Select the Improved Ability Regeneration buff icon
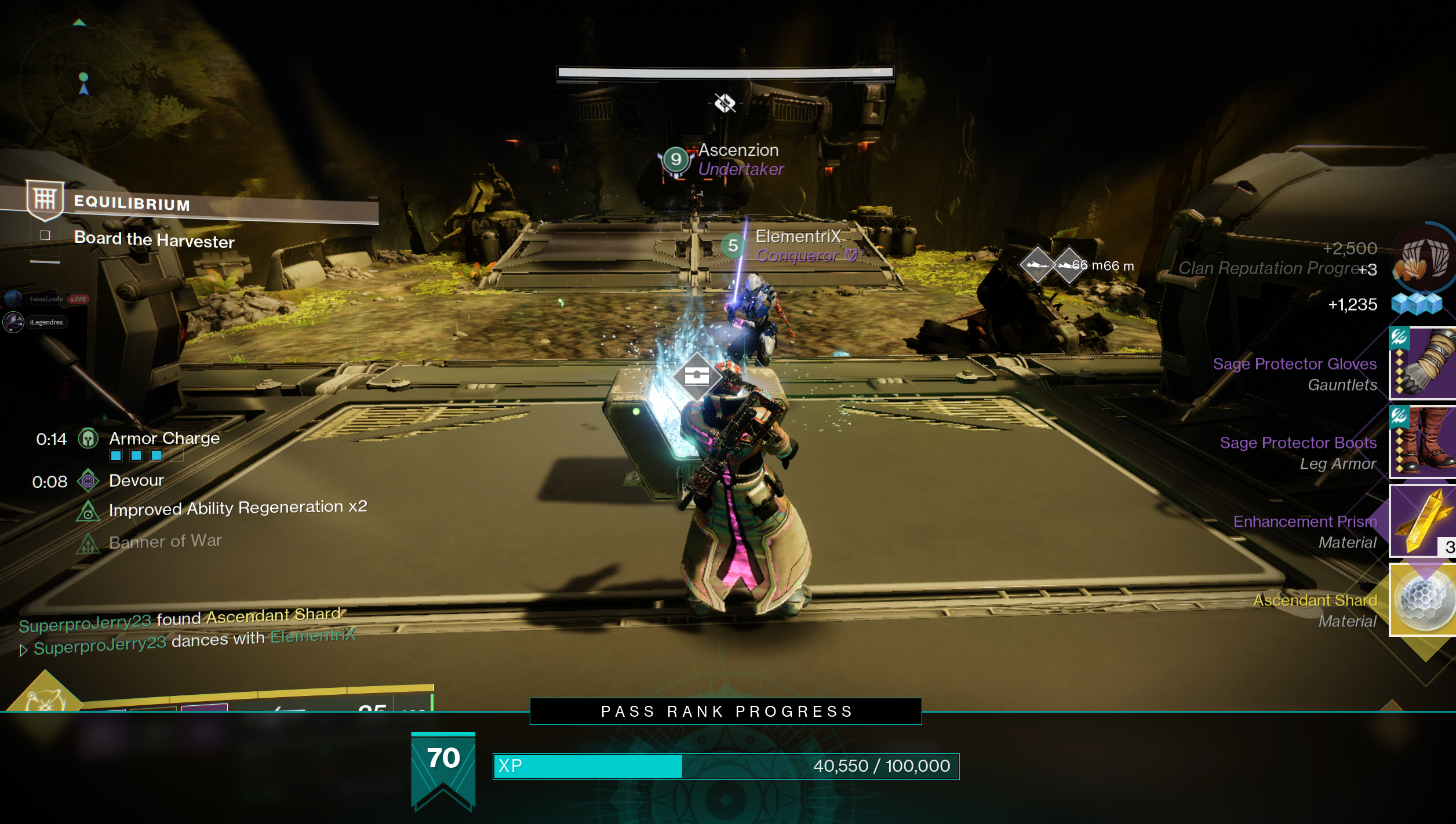The image size is (1456, 824). [88, 511]
